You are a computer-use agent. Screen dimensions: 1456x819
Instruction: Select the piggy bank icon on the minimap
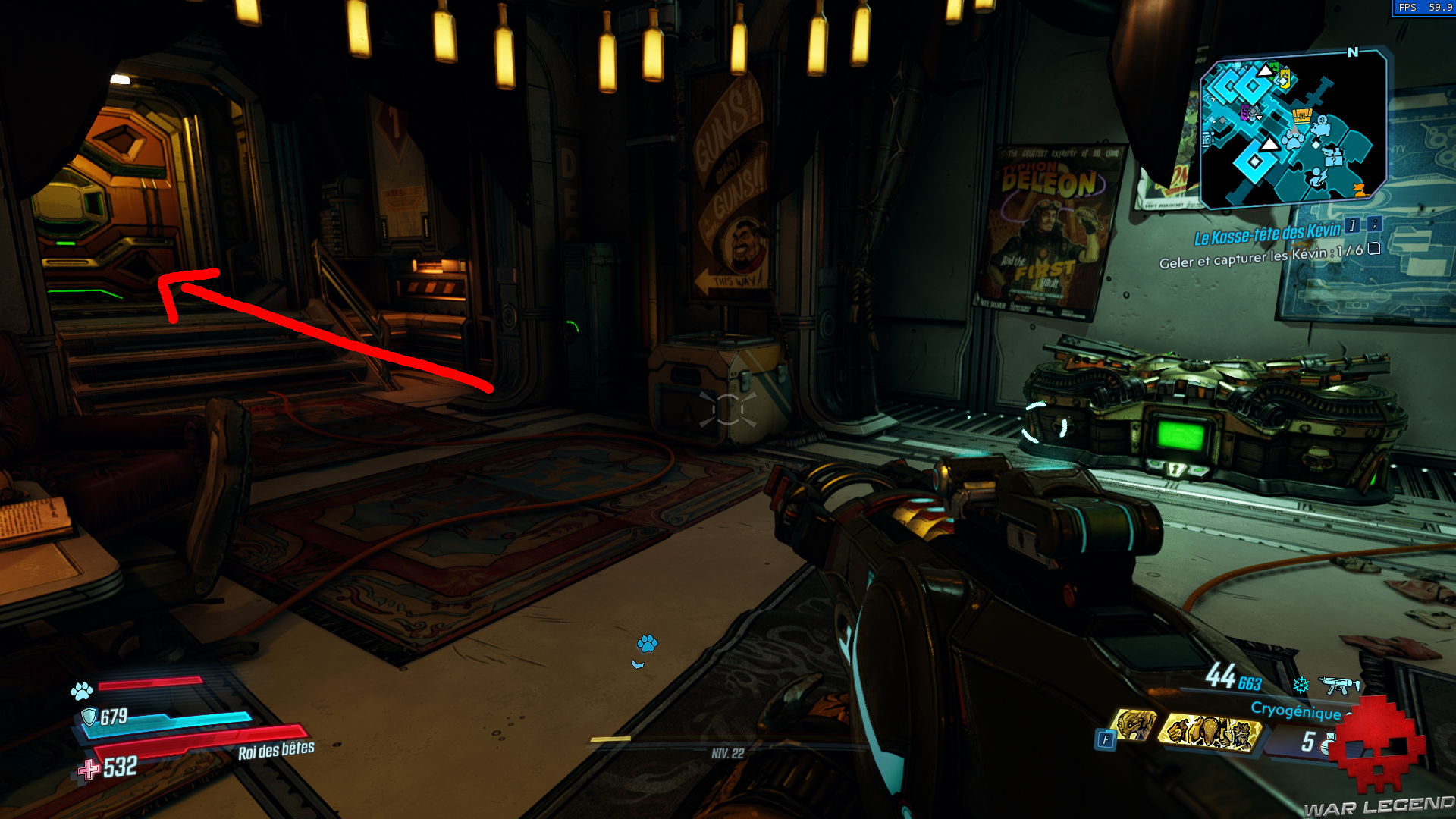coord(1320,128)
